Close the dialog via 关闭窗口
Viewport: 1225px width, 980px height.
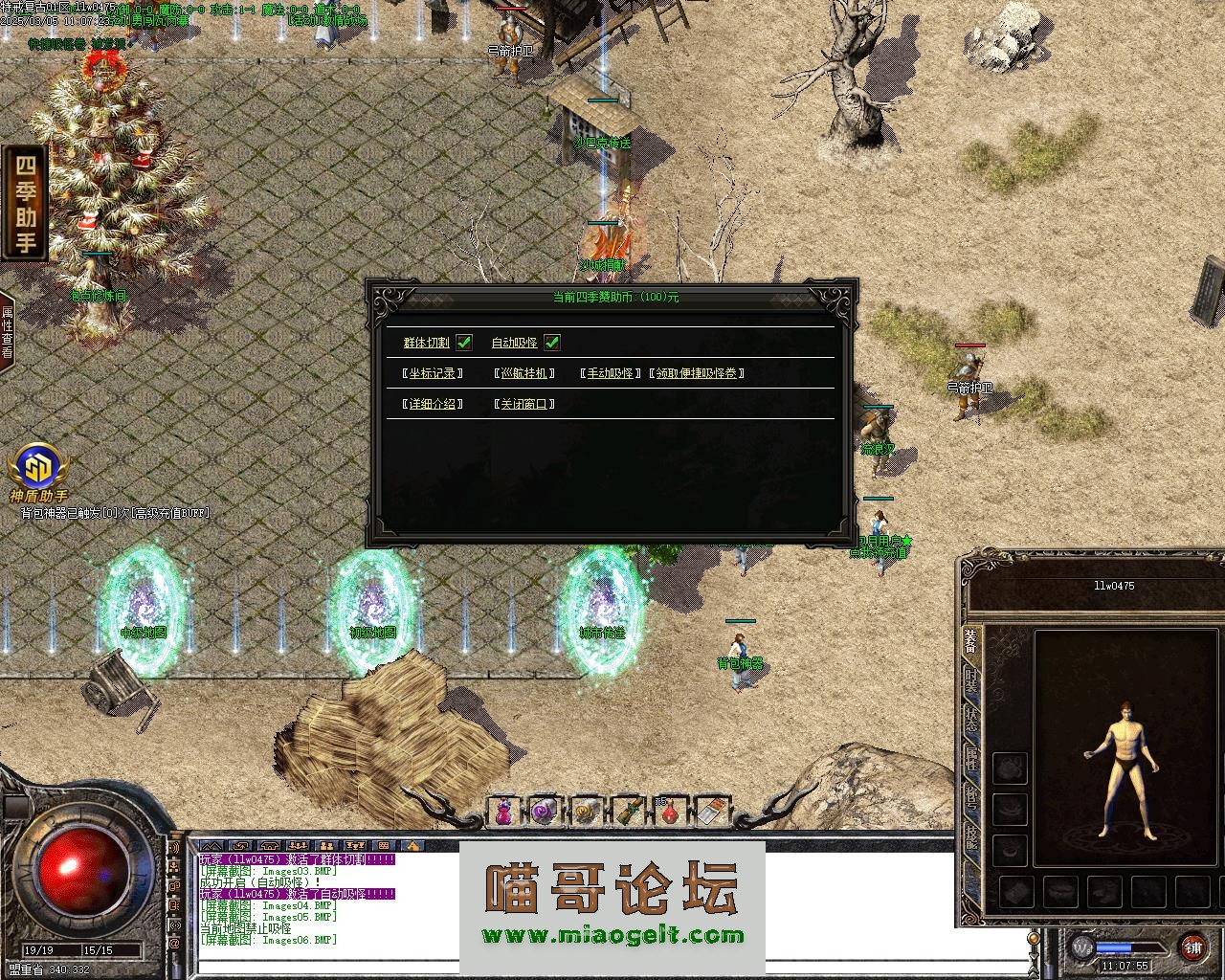[523, 404]
